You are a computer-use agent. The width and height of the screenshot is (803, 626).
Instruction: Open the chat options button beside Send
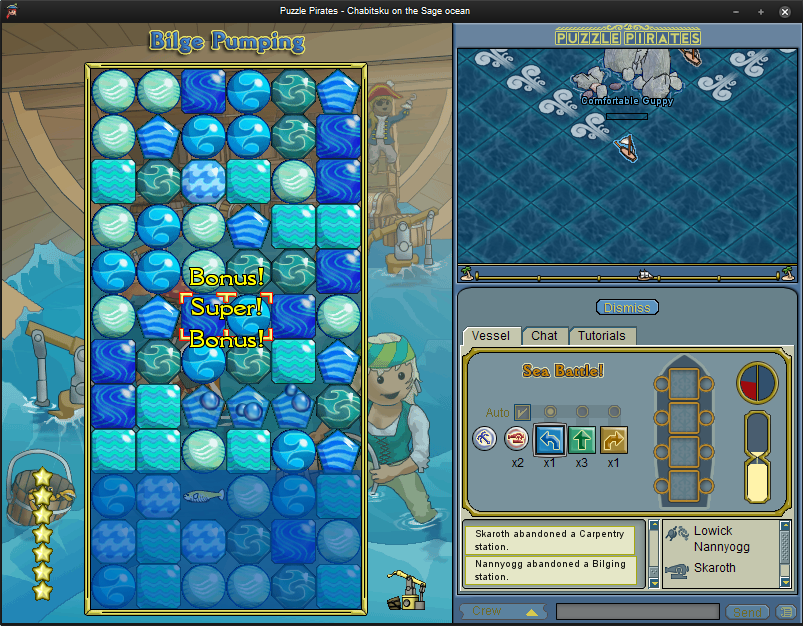786,611
